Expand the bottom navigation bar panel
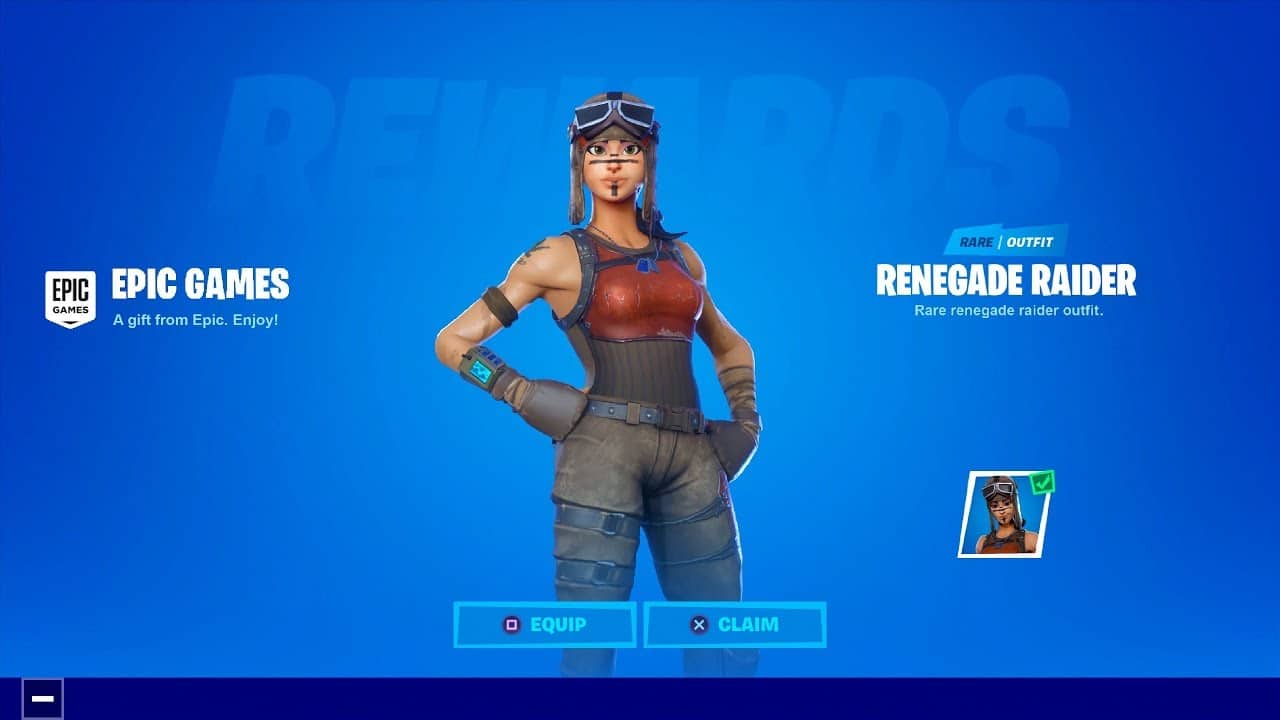Image resolution: width=1280 pixels, height=720 pixels. pos(640,700)
